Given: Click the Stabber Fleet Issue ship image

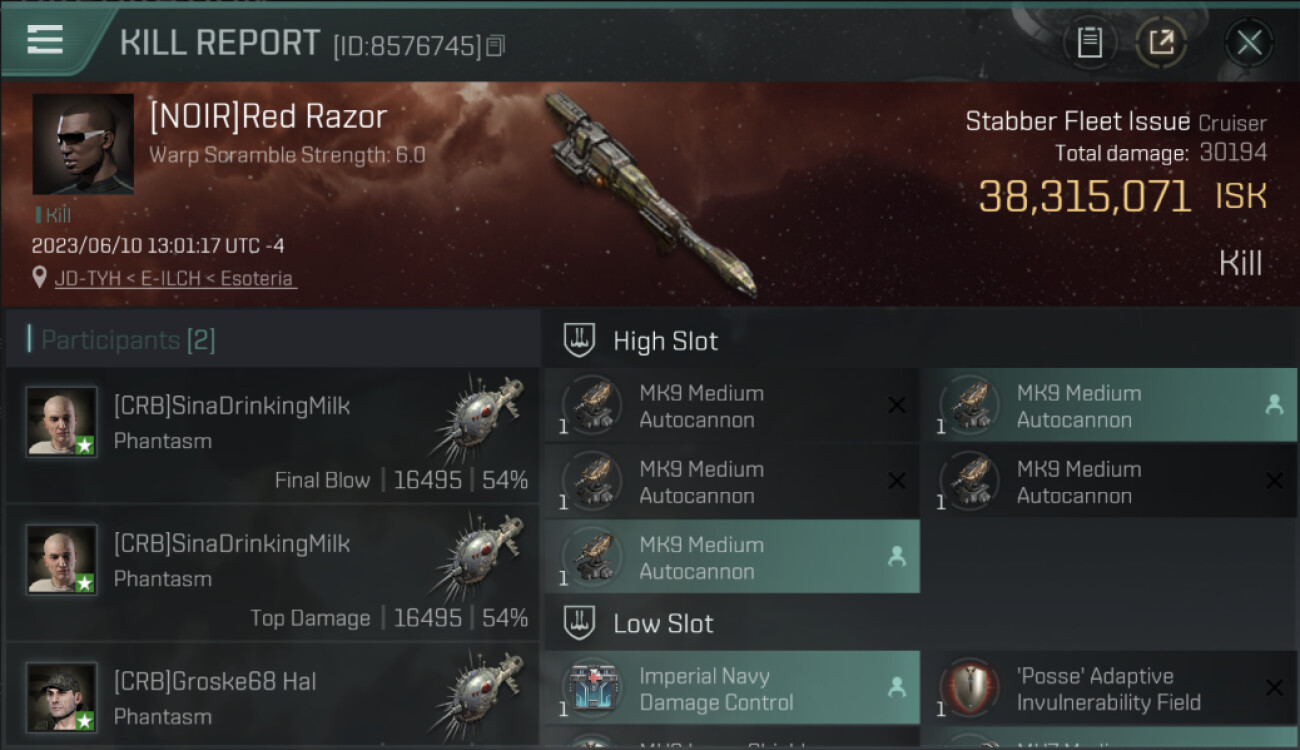Looking at the screenshot, I should [x=650, y=195].
